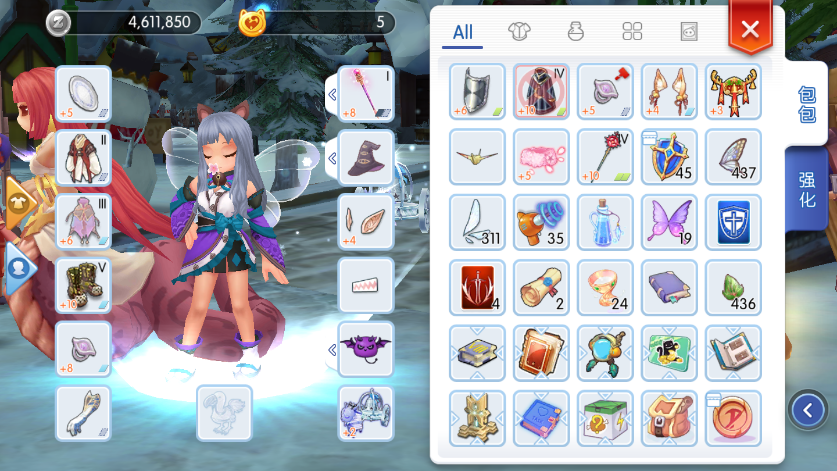Click the equipped silver ring slot
The width and height of the screenshot is (837, 471).
point(83,93)
